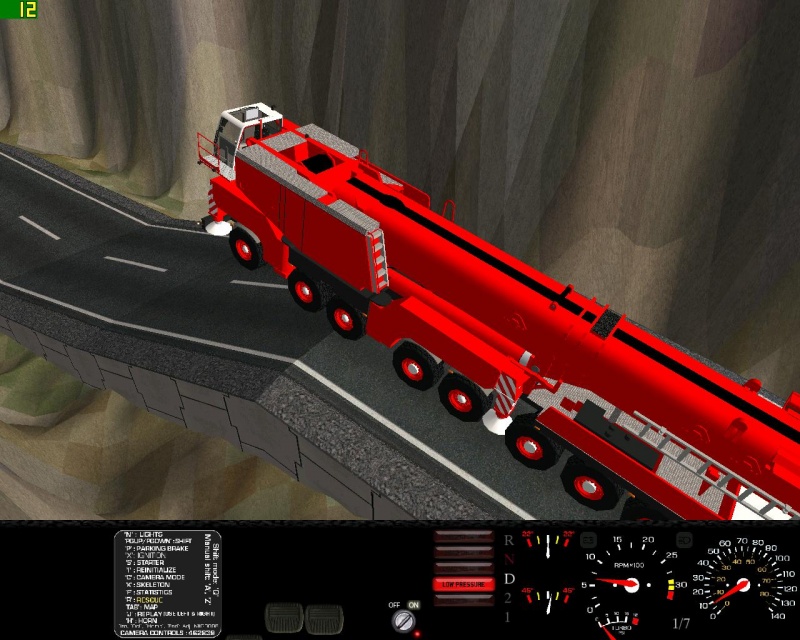Screen dimensions: 800x640
Task: Click the red LOW PRESSURE warning light
Action: pos(462,584)
